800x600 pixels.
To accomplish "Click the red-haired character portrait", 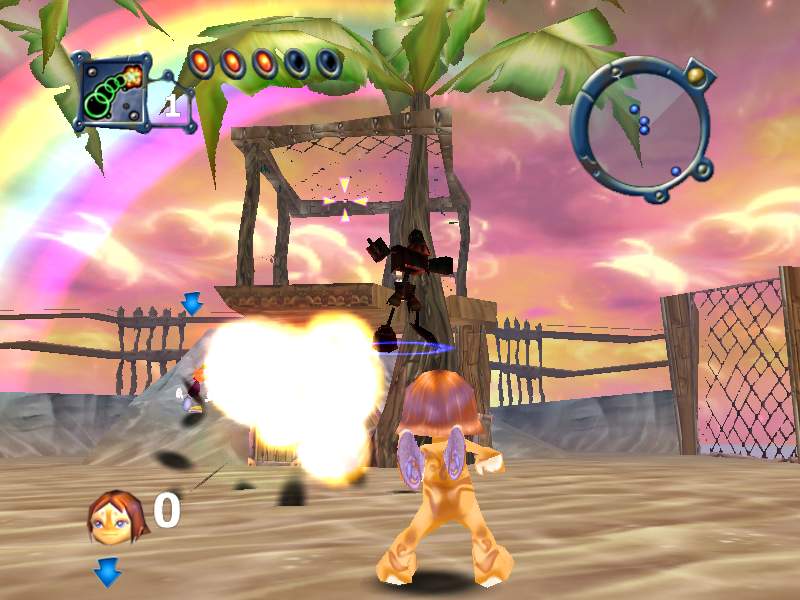I will 117,516.
